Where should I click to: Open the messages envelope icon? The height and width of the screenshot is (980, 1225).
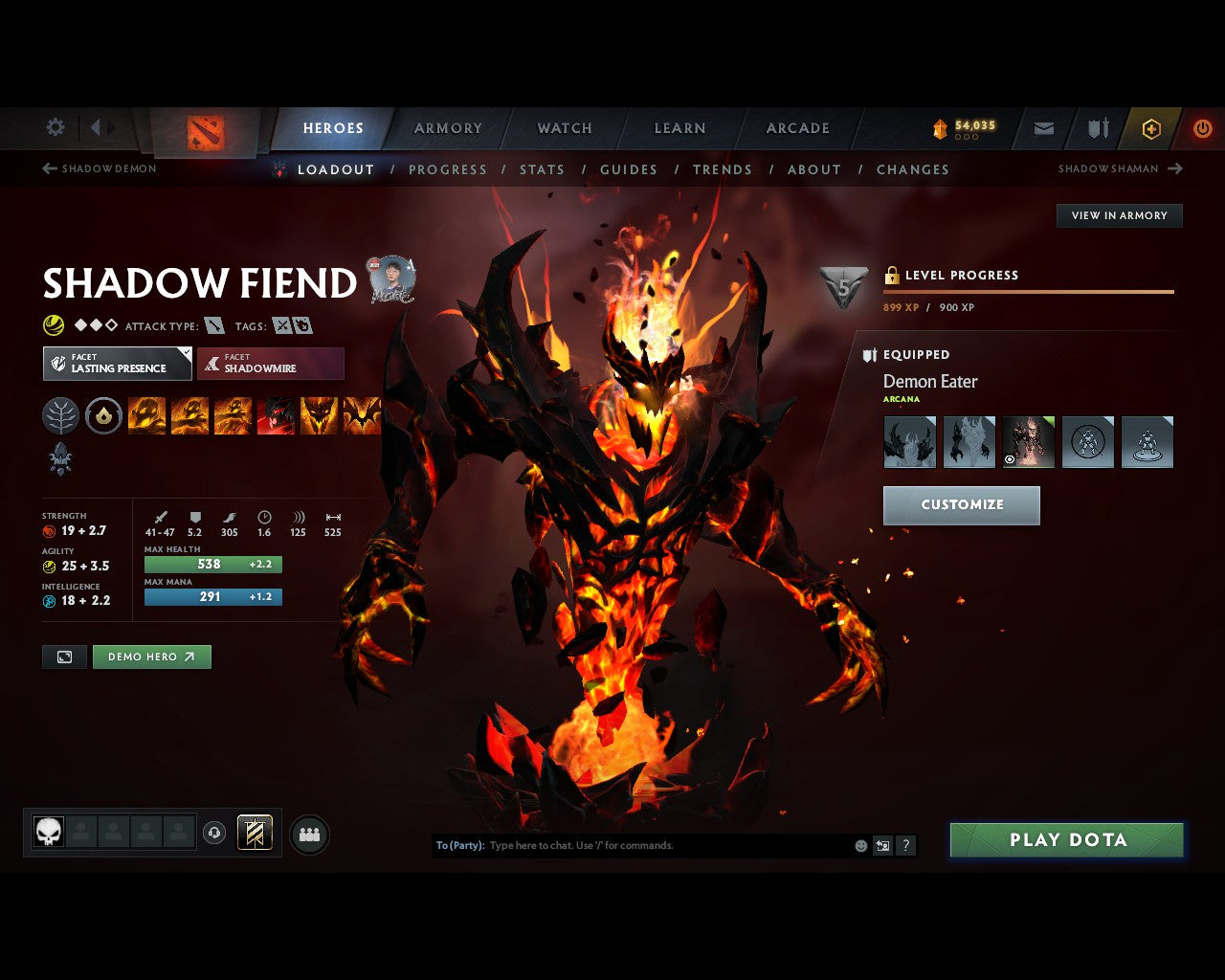pos(1043,128)
